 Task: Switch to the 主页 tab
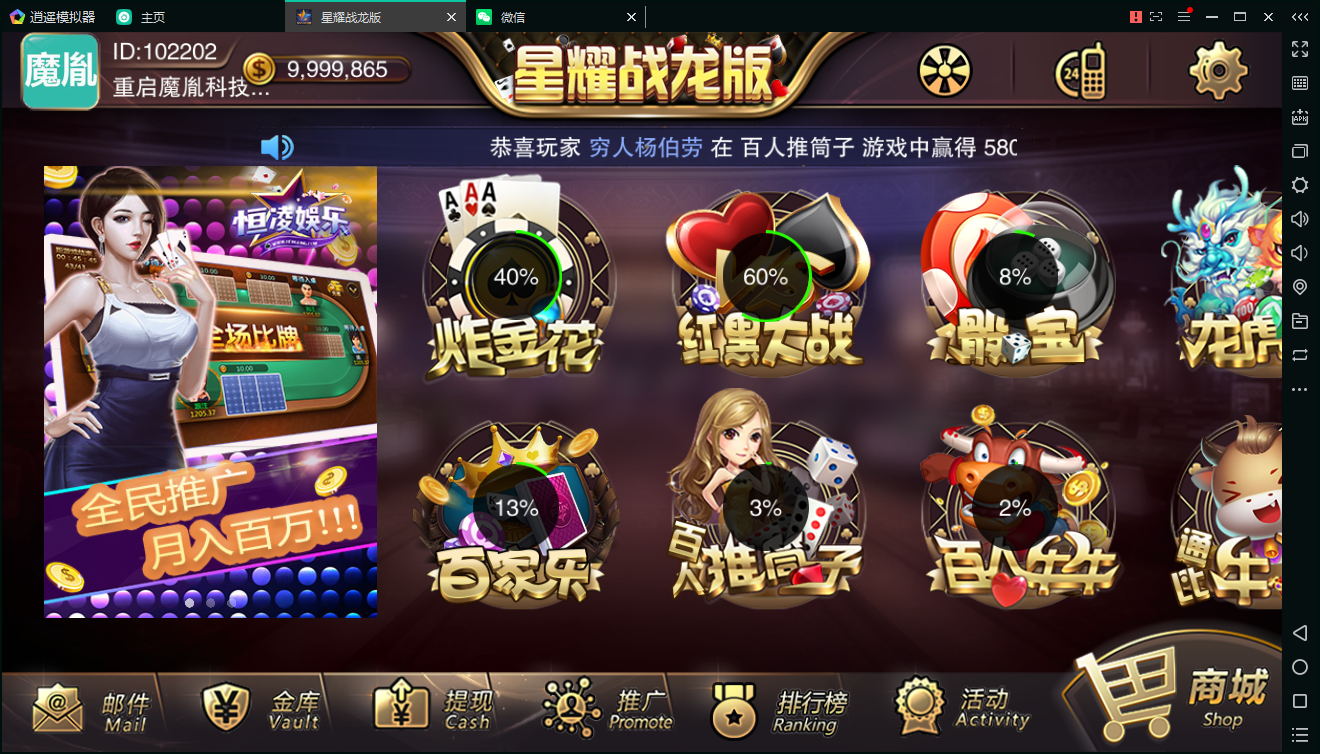click(x=152, y=16)
